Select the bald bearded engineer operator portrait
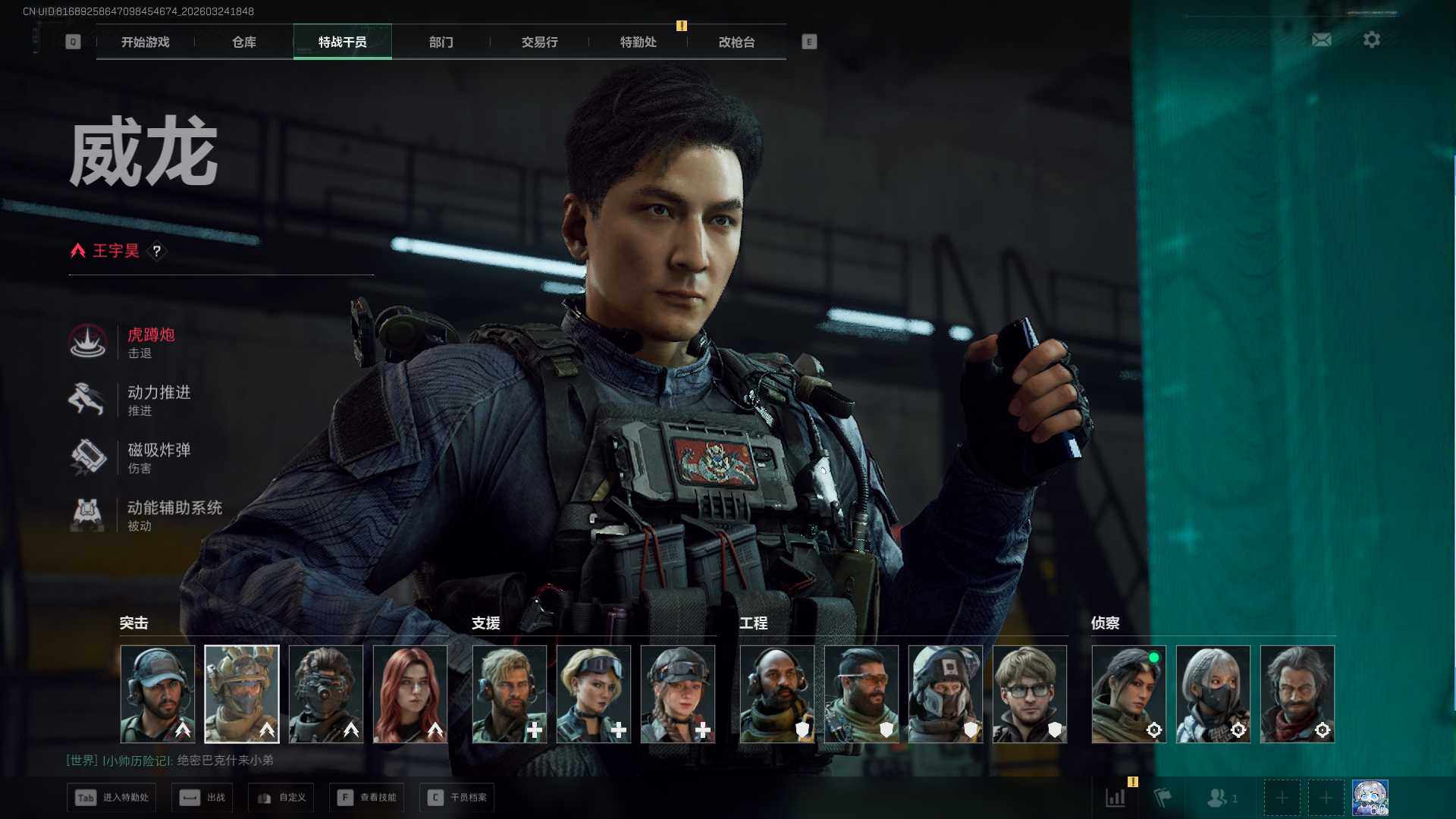This screenshot has width=1456, height=819. pyautogui.click(x=777, y=694)
